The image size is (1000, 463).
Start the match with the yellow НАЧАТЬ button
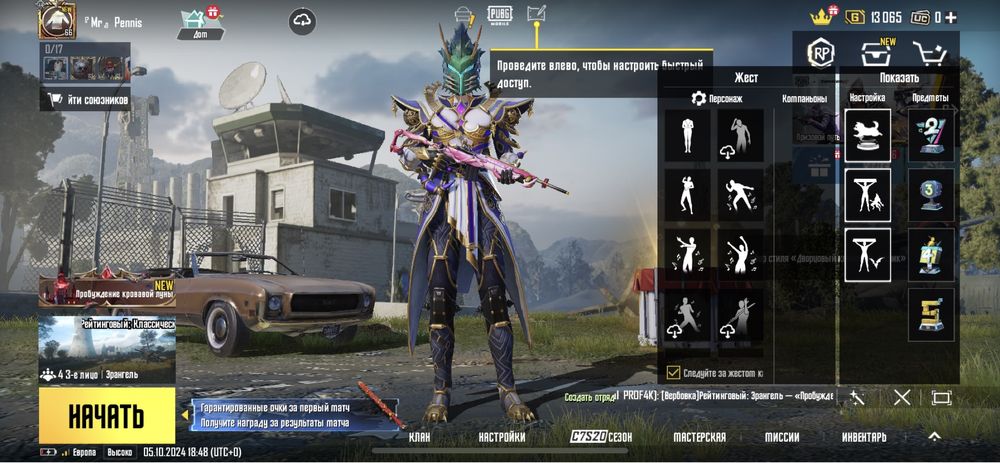(x=107, y=416)
